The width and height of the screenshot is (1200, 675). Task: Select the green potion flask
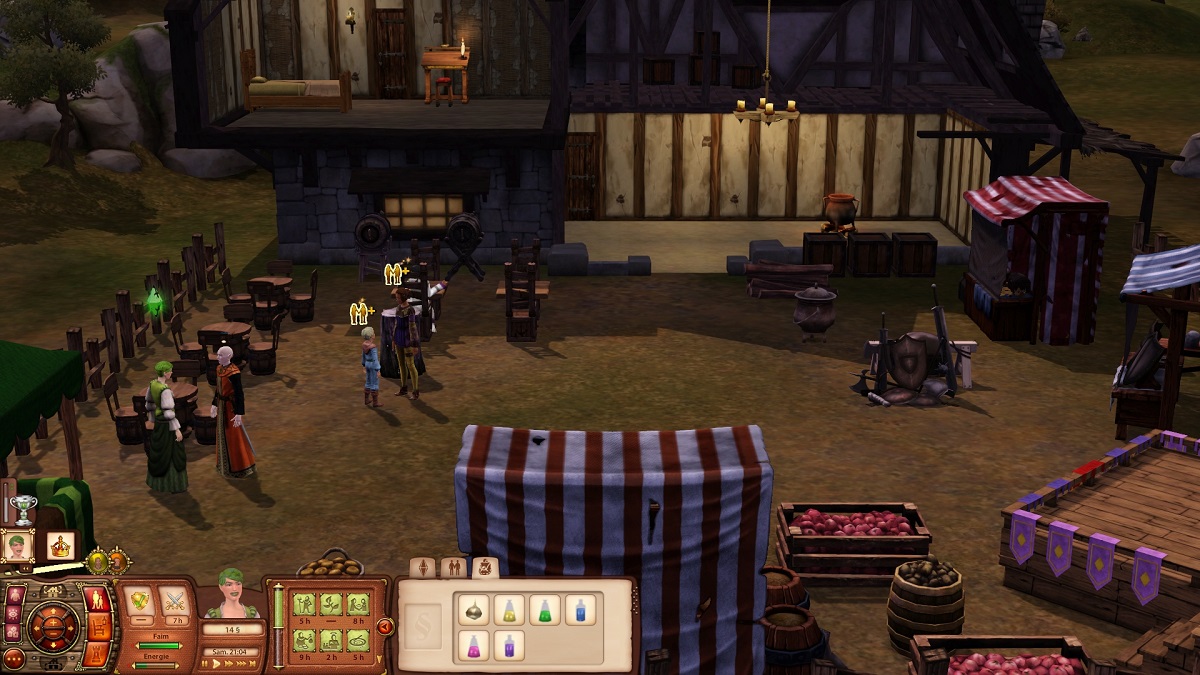(544, 610)
